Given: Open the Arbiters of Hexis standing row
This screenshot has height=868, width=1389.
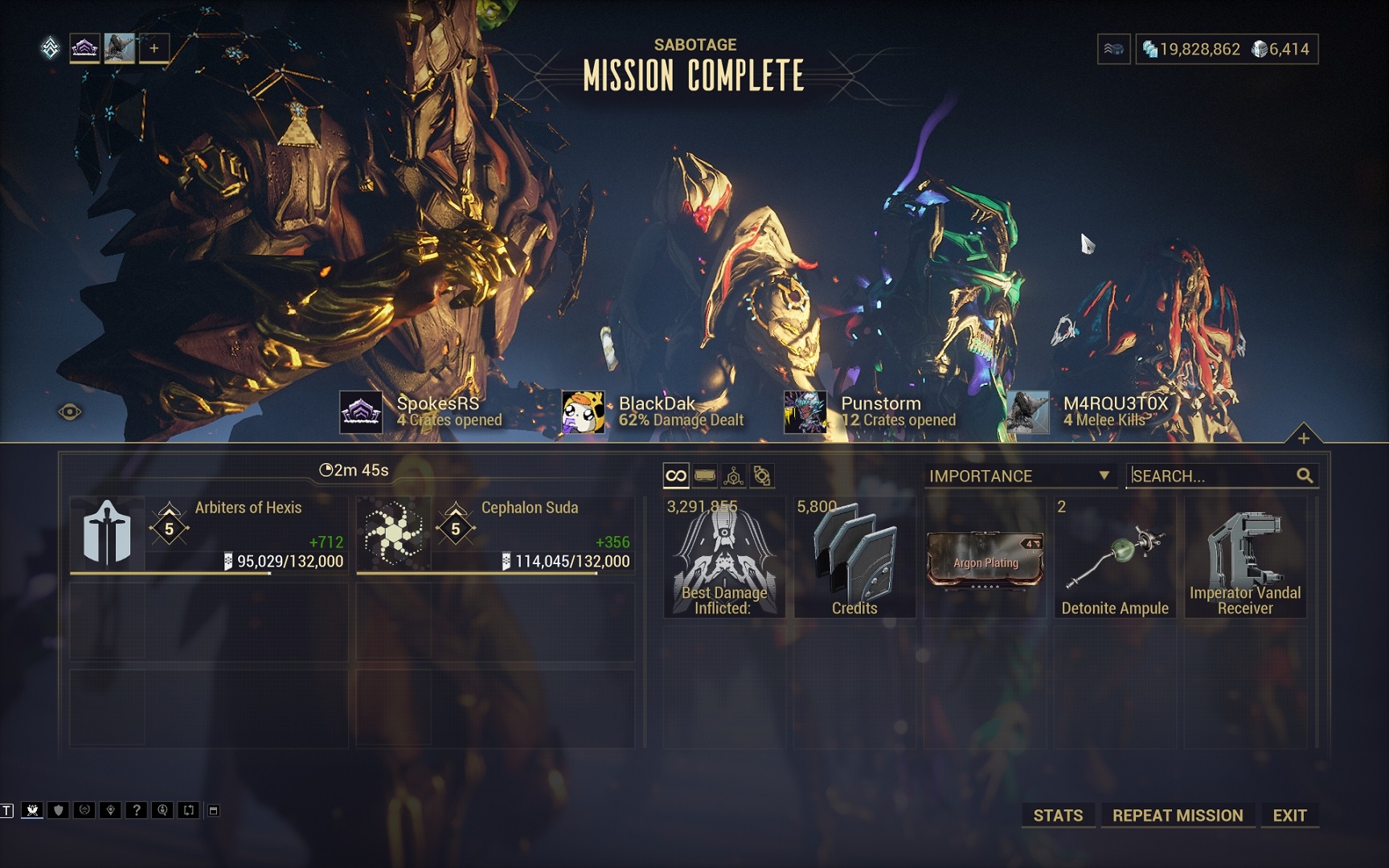Looking at the screenshot, I should [209, 534].
